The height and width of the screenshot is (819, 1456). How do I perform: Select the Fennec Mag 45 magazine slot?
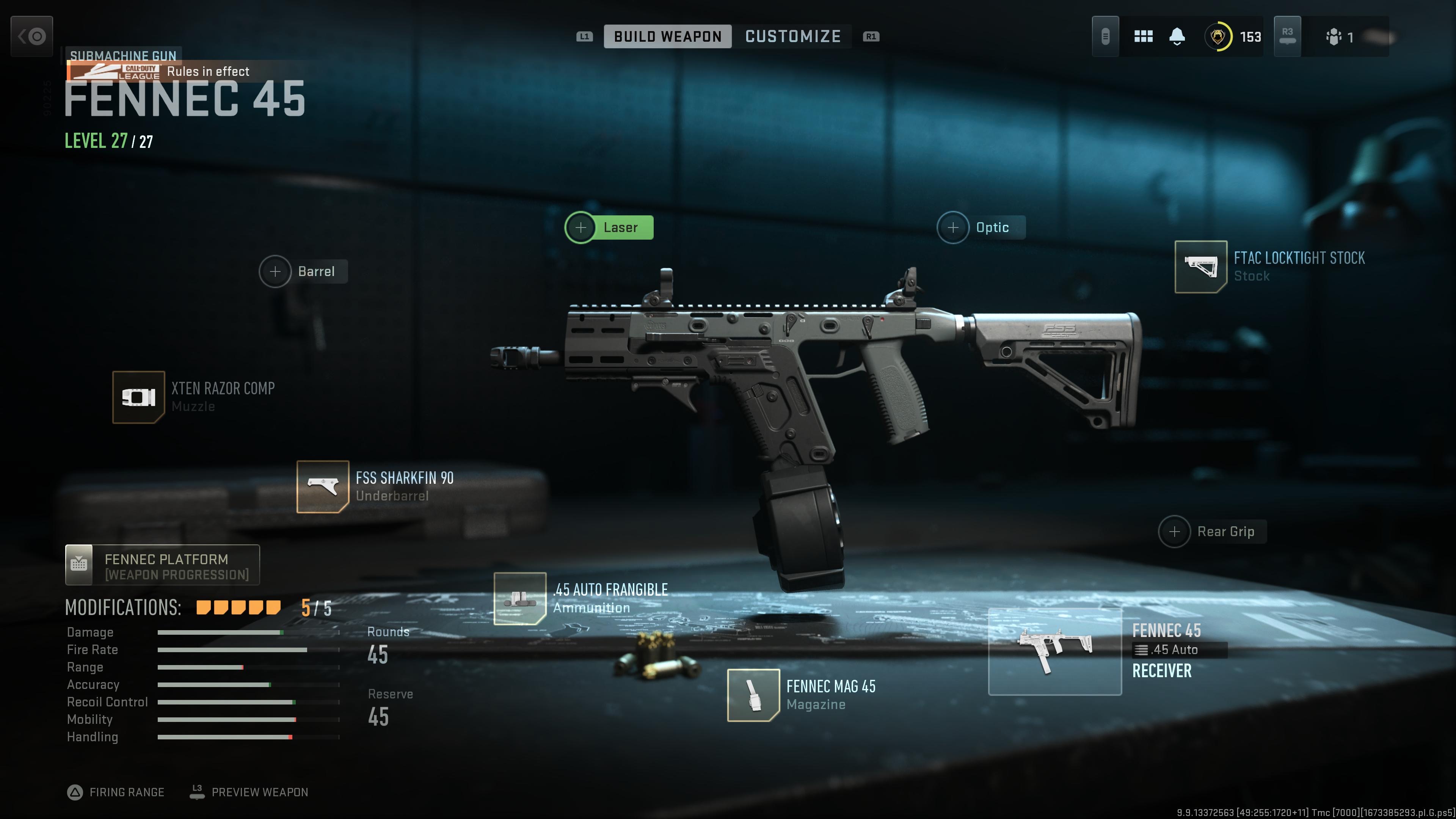(x=753, y=695)
